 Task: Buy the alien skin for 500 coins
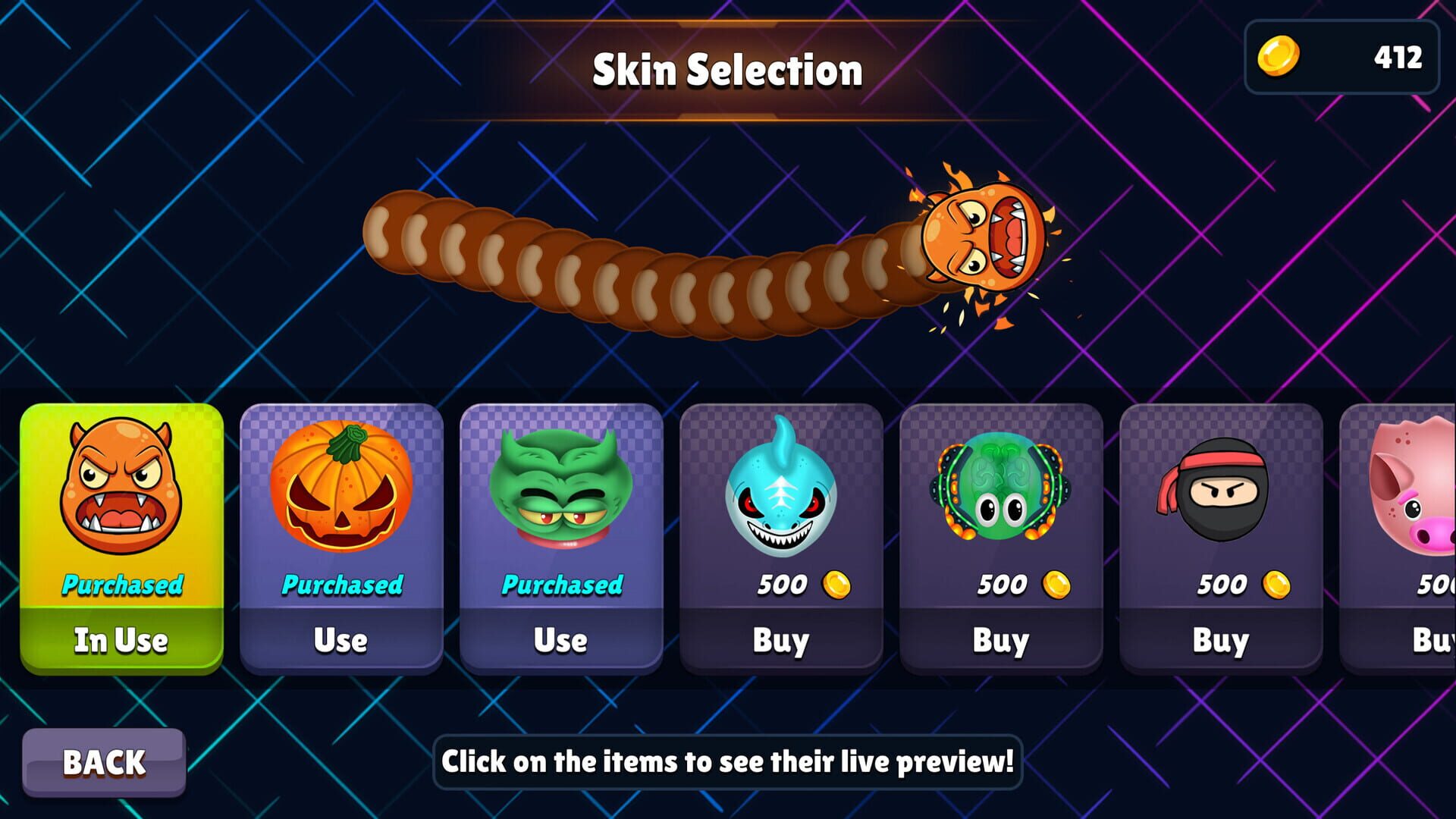coord(1001,641)
